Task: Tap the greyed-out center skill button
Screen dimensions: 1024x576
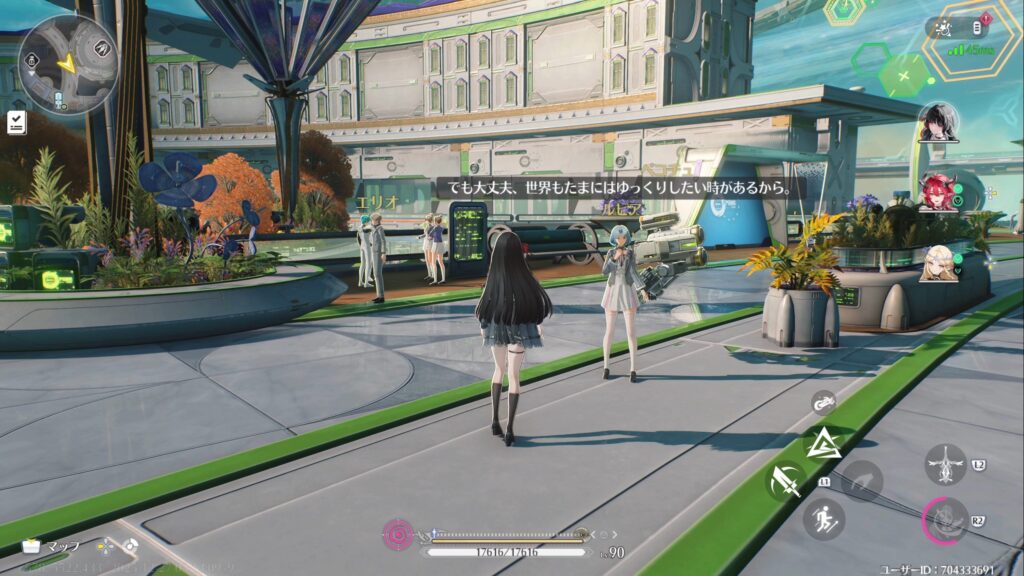Action: coord(862,481)
